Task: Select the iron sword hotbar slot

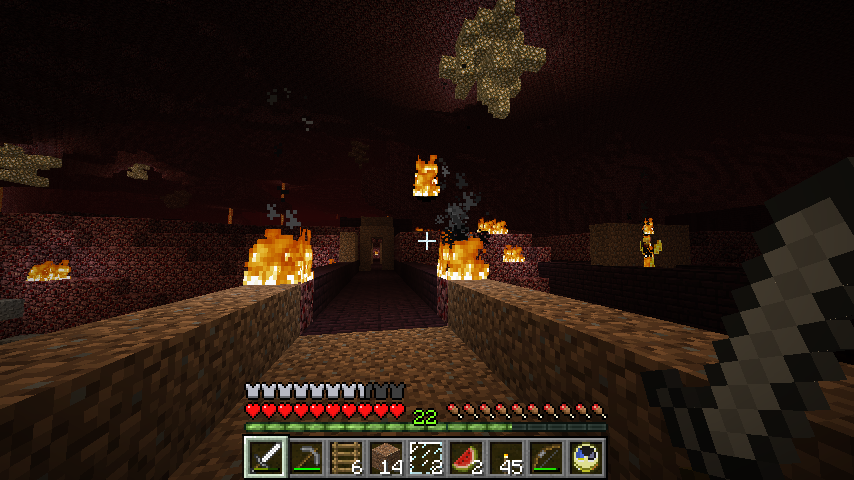Action: click(x=266, y=458)
